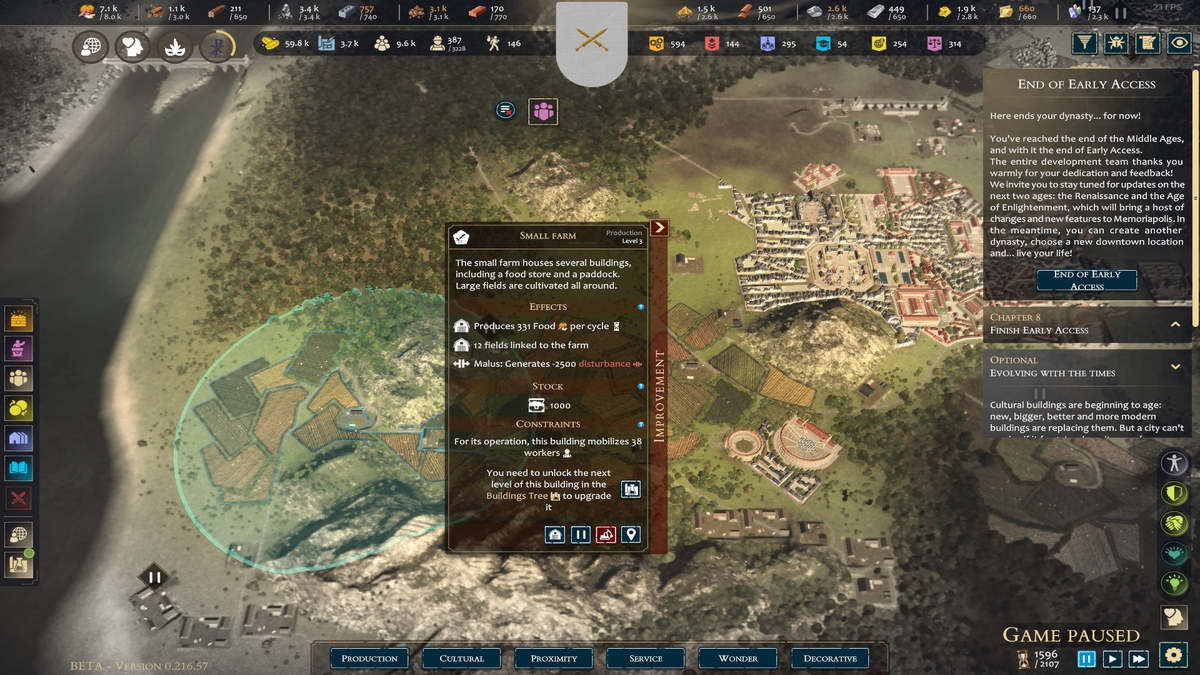Viewport: 1200px width, 675px height.
Task: Set the game to fast-forward speed
Action: coord(1138,659)
